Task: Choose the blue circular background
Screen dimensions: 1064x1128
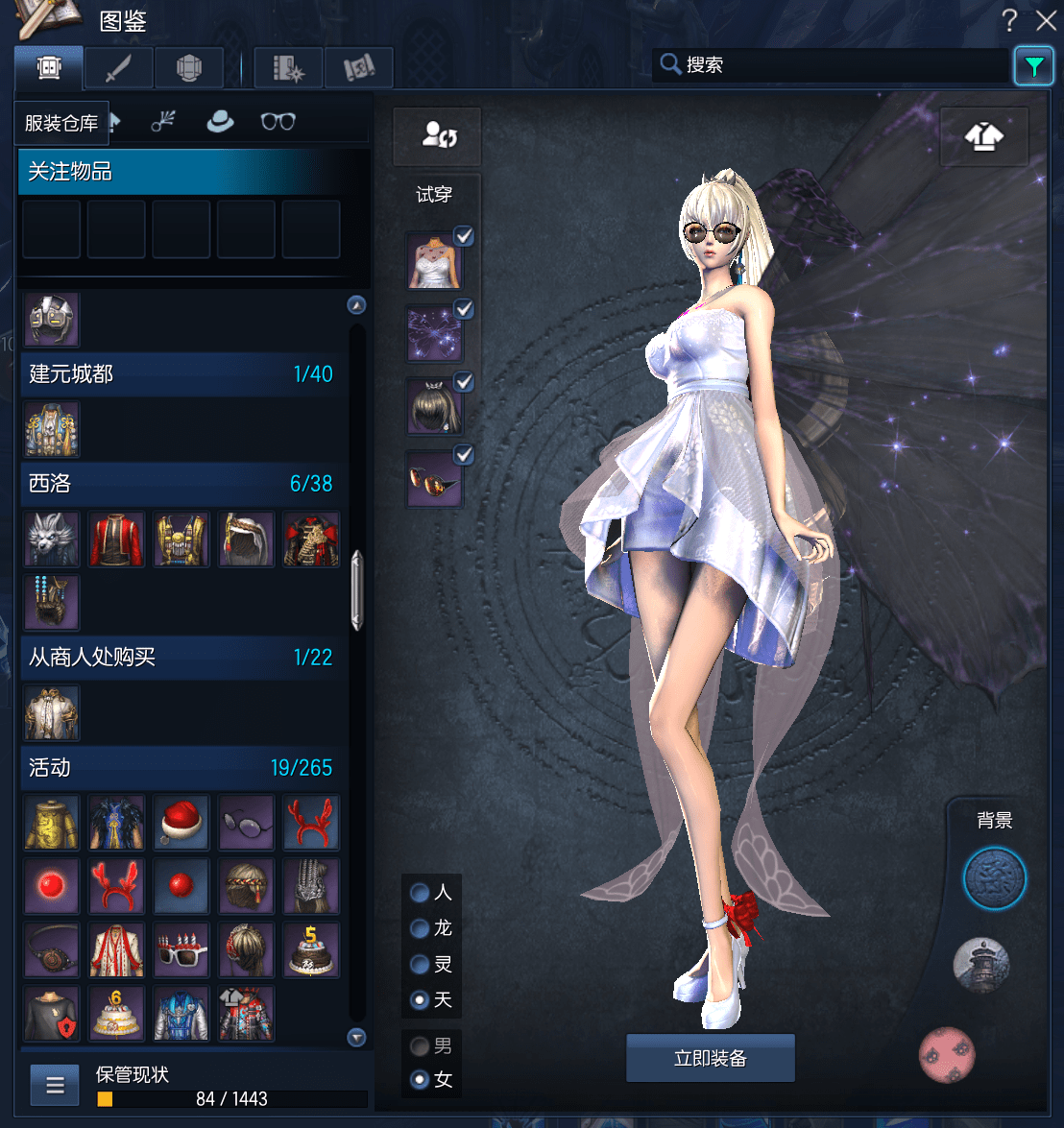Action: [x=994, y=878]
